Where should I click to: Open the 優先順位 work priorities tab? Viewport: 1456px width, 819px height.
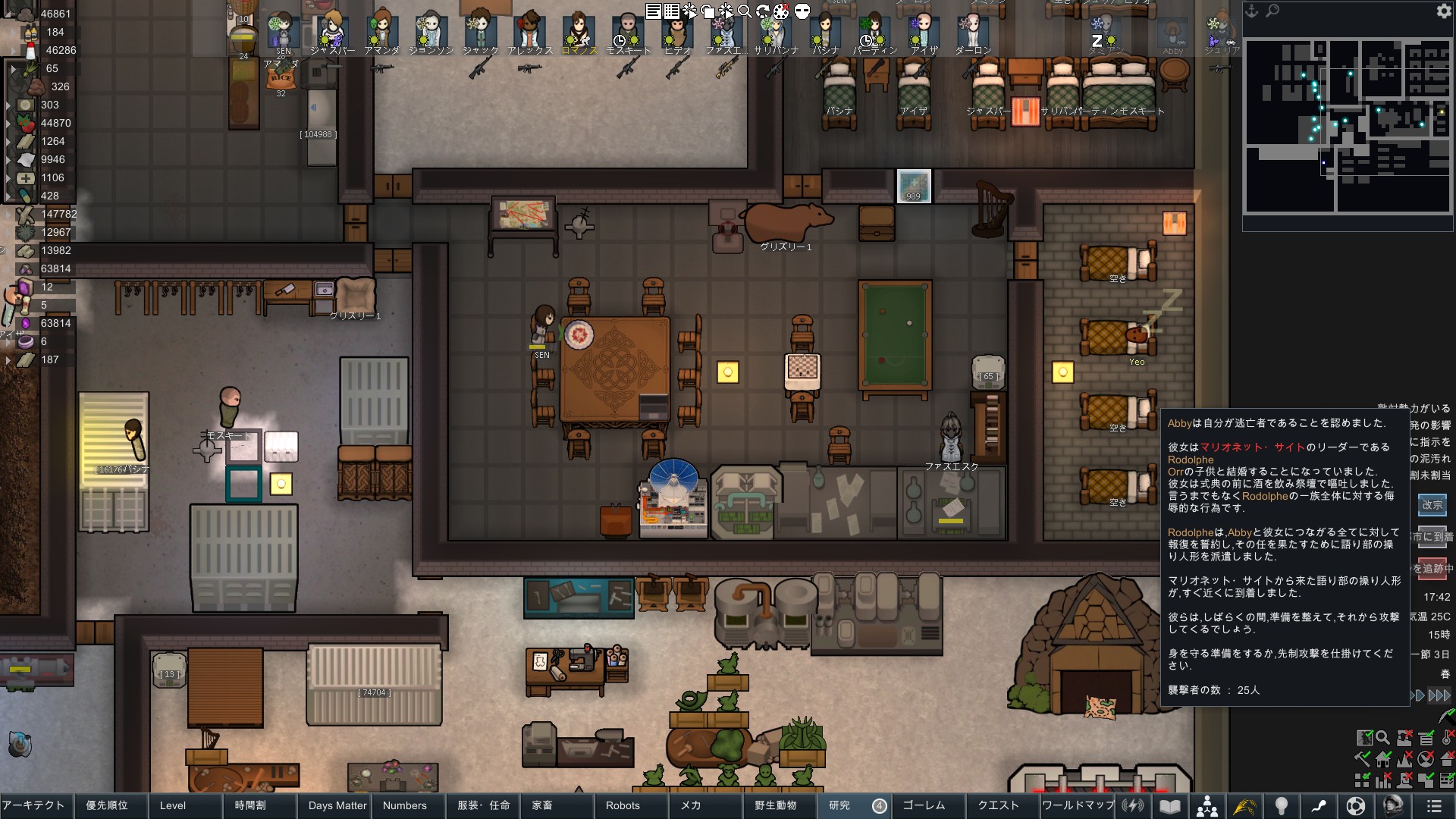coord(107,805)
